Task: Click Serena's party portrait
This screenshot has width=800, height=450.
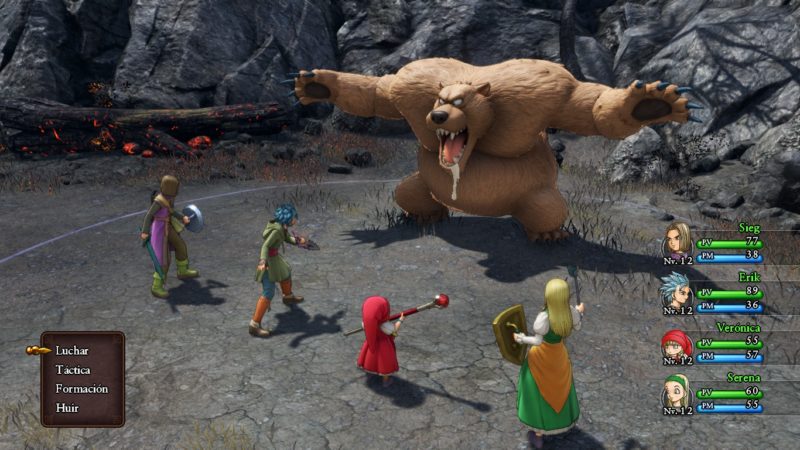Action: coord(678,393)
